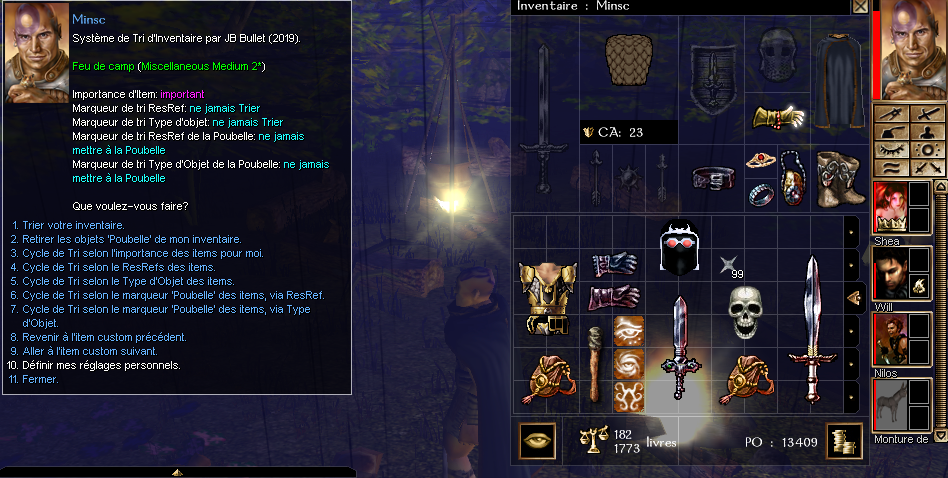Select Will's party portrait

click(888, 273)
